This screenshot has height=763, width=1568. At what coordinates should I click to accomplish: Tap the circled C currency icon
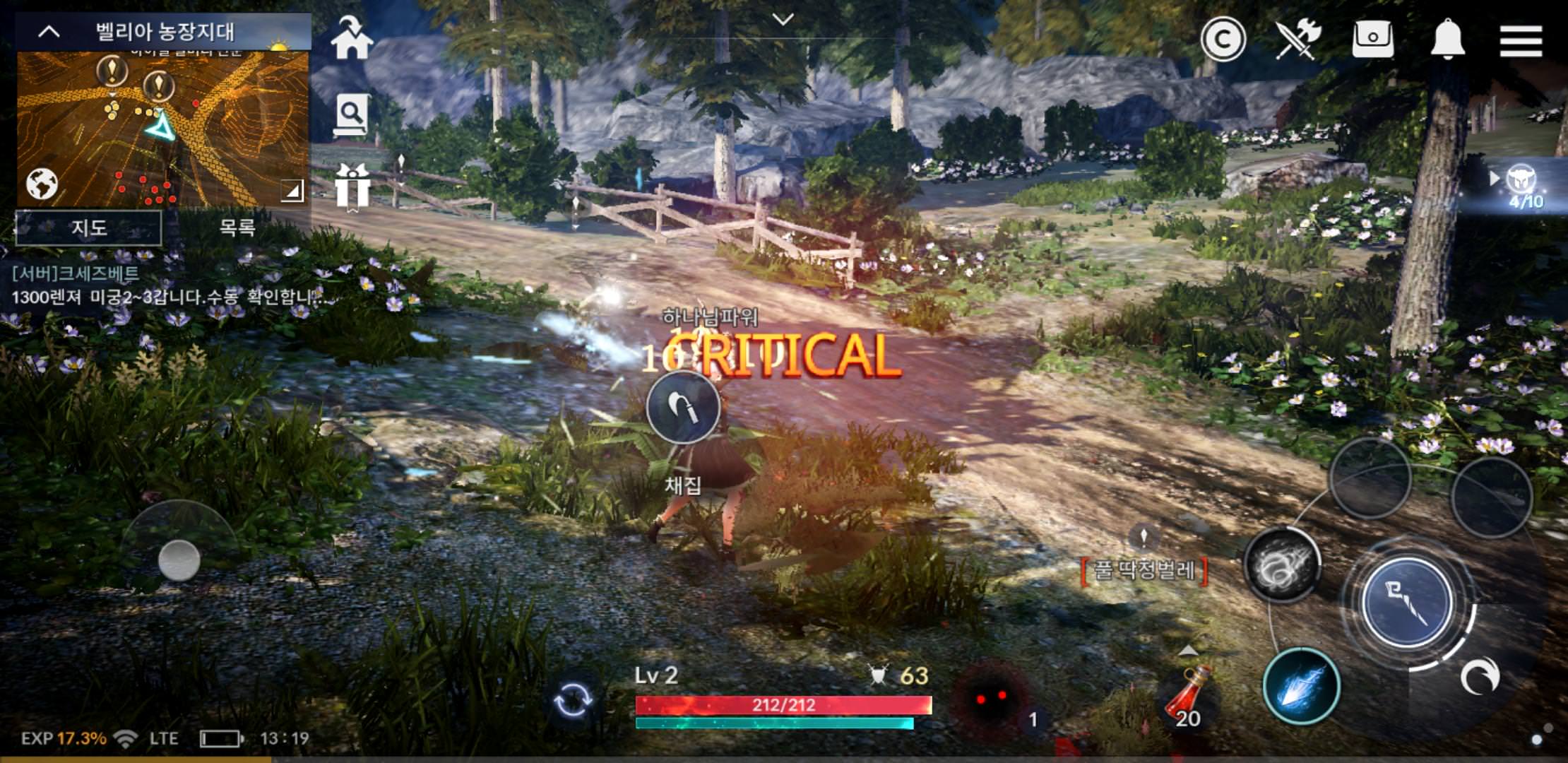[x=1223, y=40]
